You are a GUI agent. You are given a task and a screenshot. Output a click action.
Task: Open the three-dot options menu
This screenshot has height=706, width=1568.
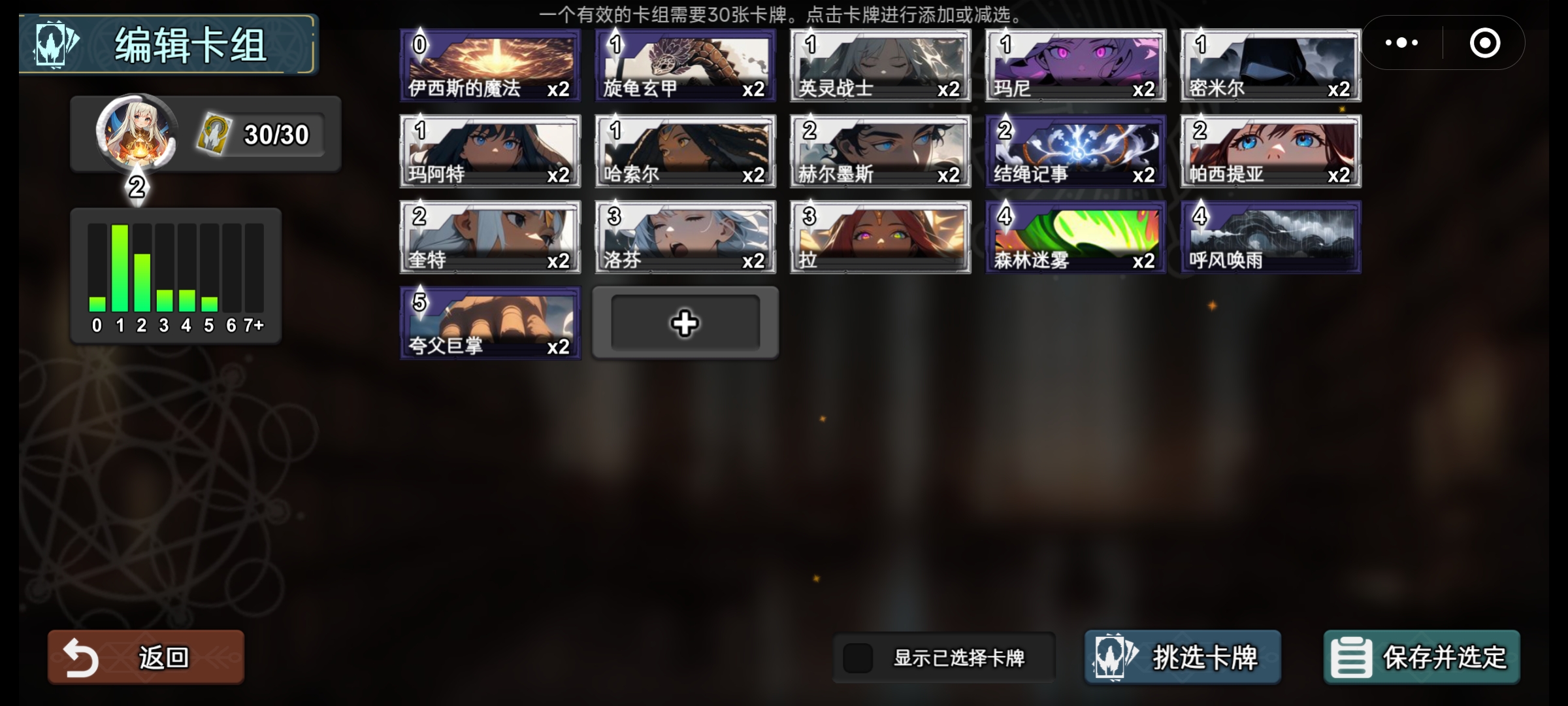(x=1401, y=42)
